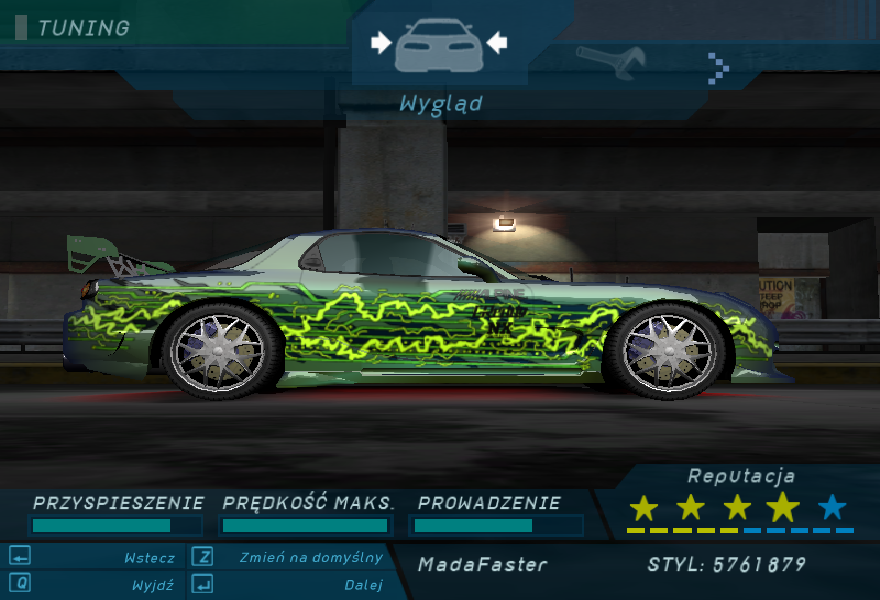The height and width of the screenshot is (600, 880).
Task: Select Zmień na domyślny to reset defaults
Action: click(x=310, y=558)
